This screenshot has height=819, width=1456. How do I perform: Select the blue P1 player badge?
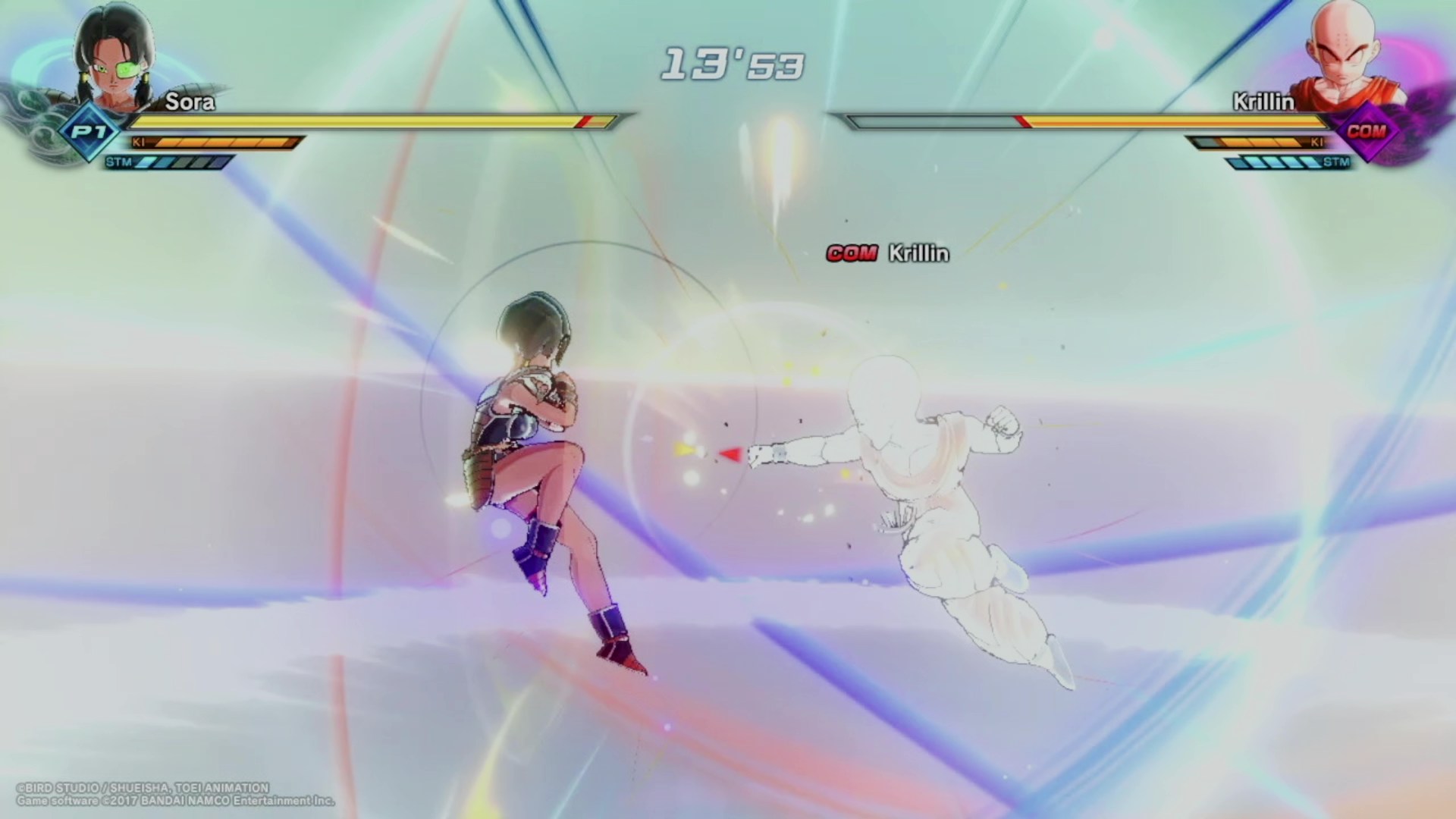tap(89, 133)
